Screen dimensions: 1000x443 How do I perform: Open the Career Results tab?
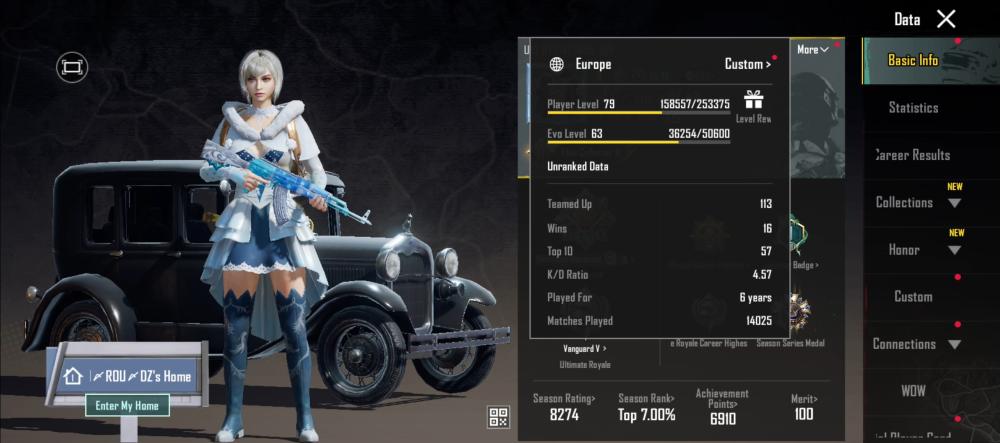pyautogui.click(x=914, y=155)
